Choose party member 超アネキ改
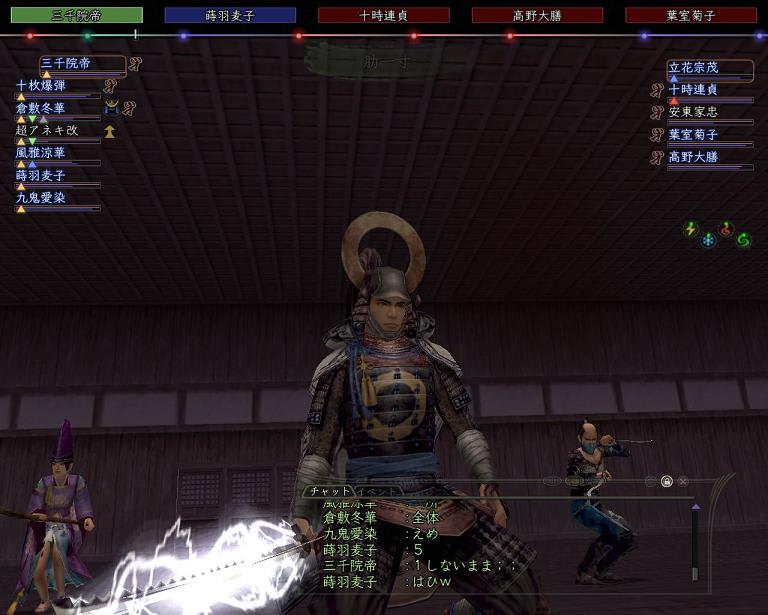768x615 pixels. pos(46,130)
